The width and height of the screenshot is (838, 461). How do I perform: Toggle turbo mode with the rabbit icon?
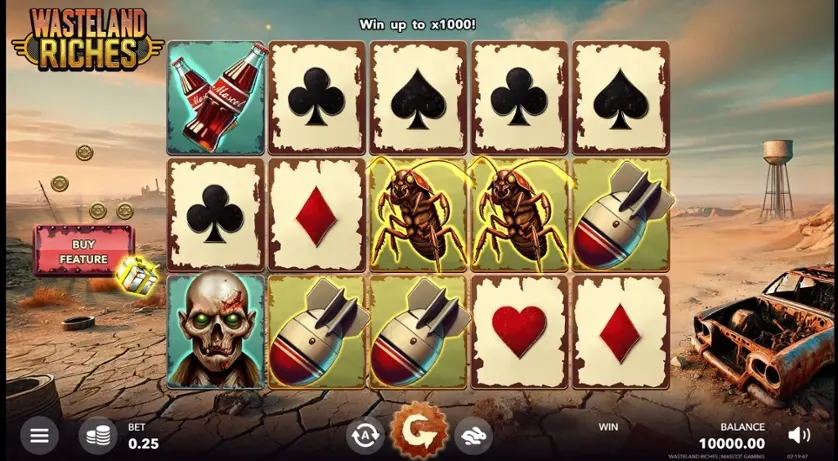473,435
